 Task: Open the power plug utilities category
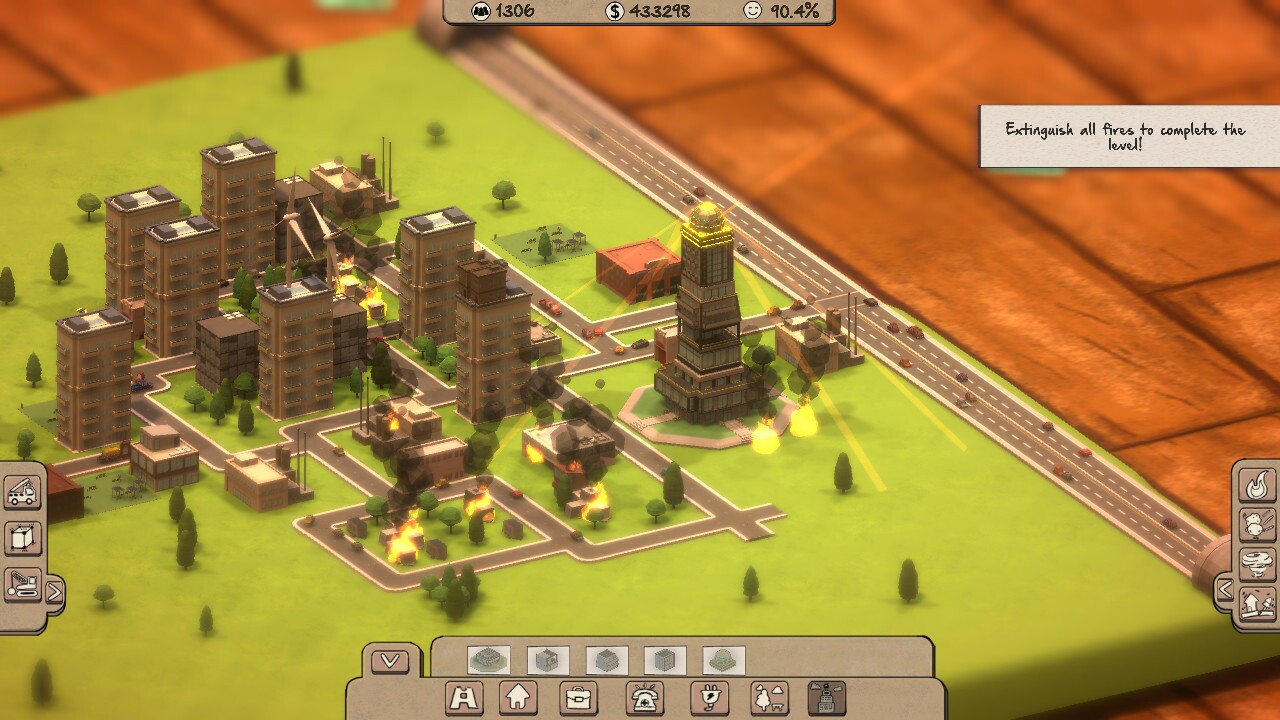pyautogui.click(x=709, y=697)
